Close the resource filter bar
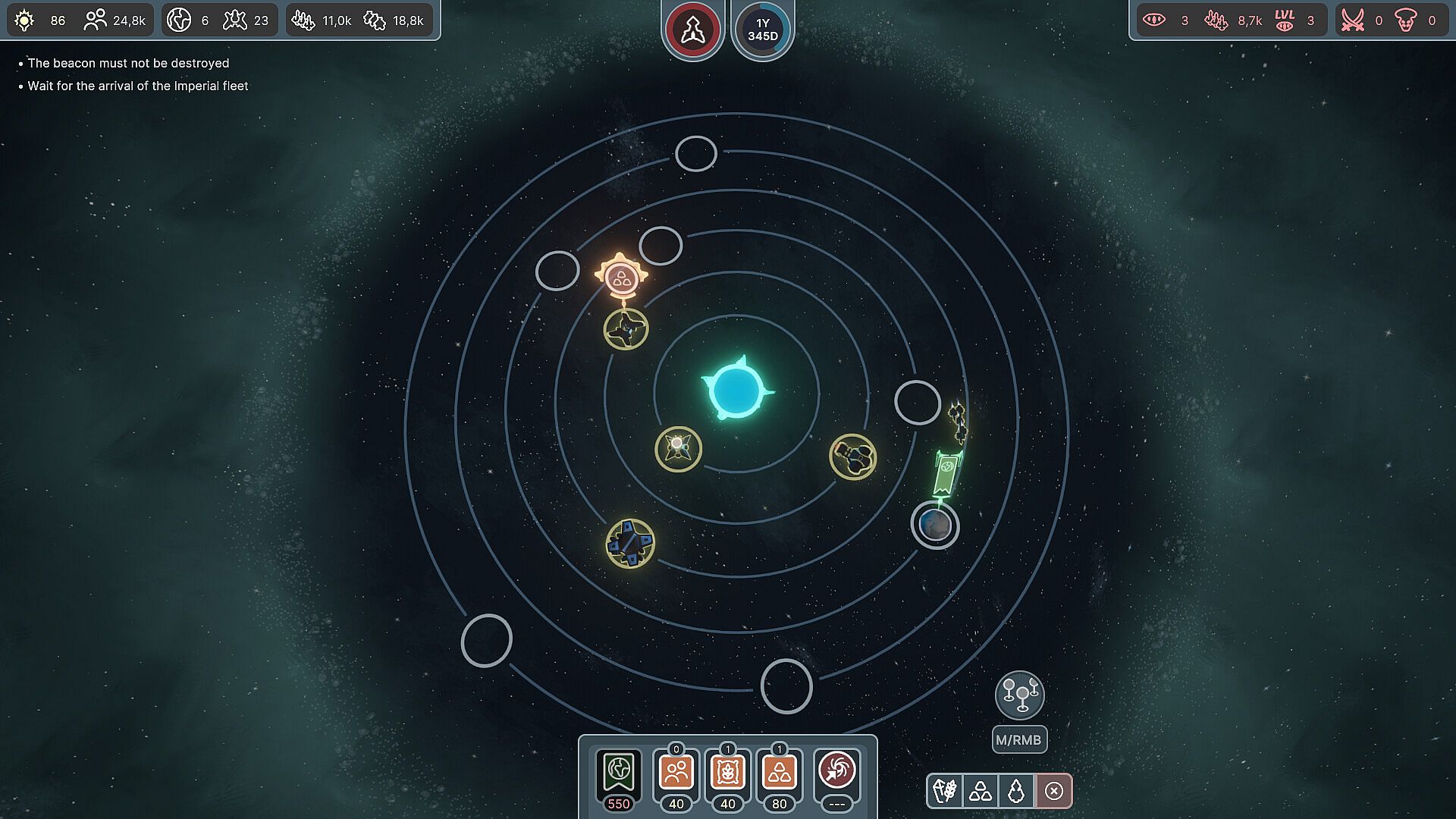The image size is (1456, 819). point(1054,791)
